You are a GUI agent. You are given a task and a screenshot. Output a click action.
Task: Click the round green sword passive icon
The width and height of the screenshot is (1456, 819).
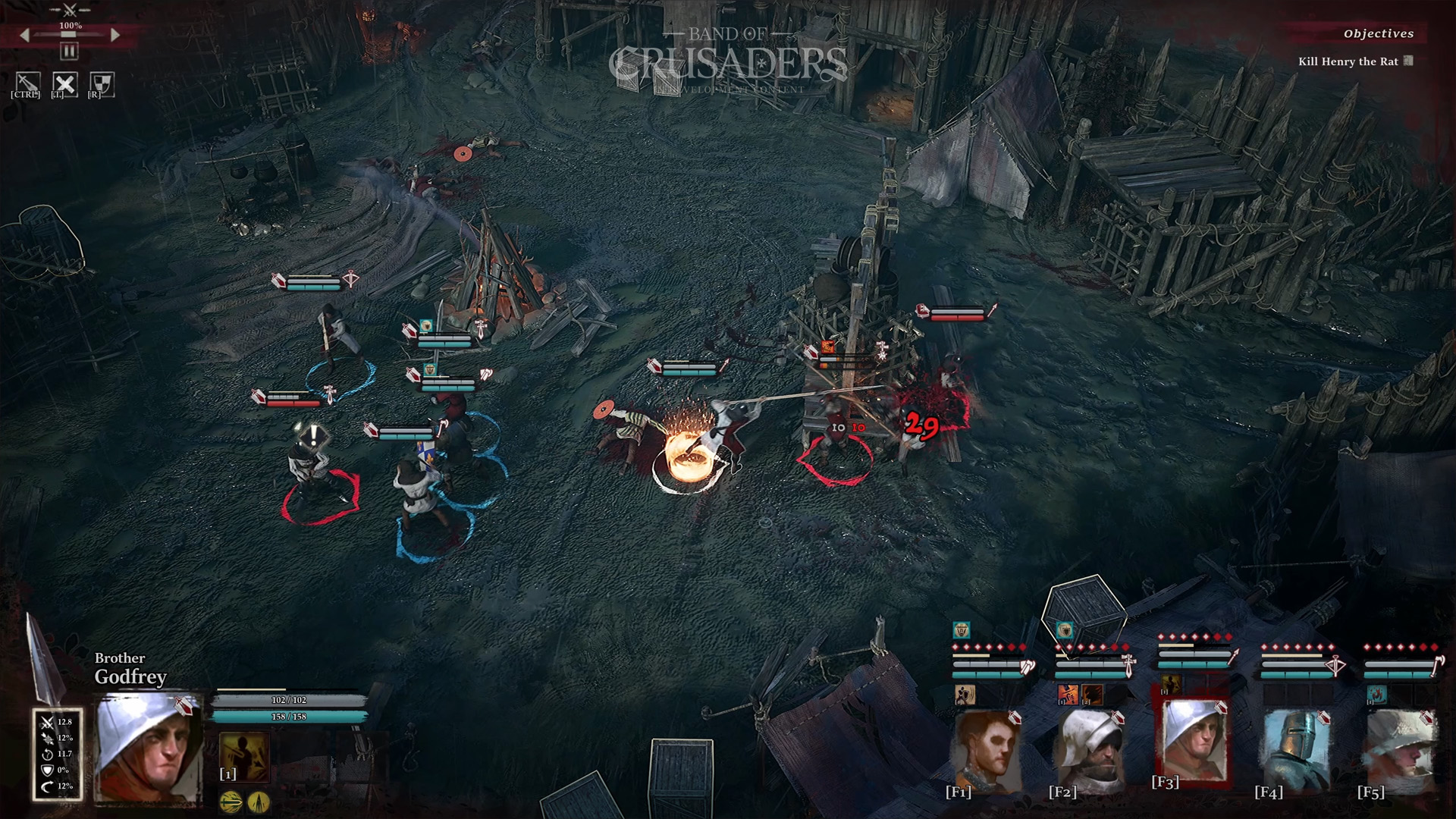point(231,801)
